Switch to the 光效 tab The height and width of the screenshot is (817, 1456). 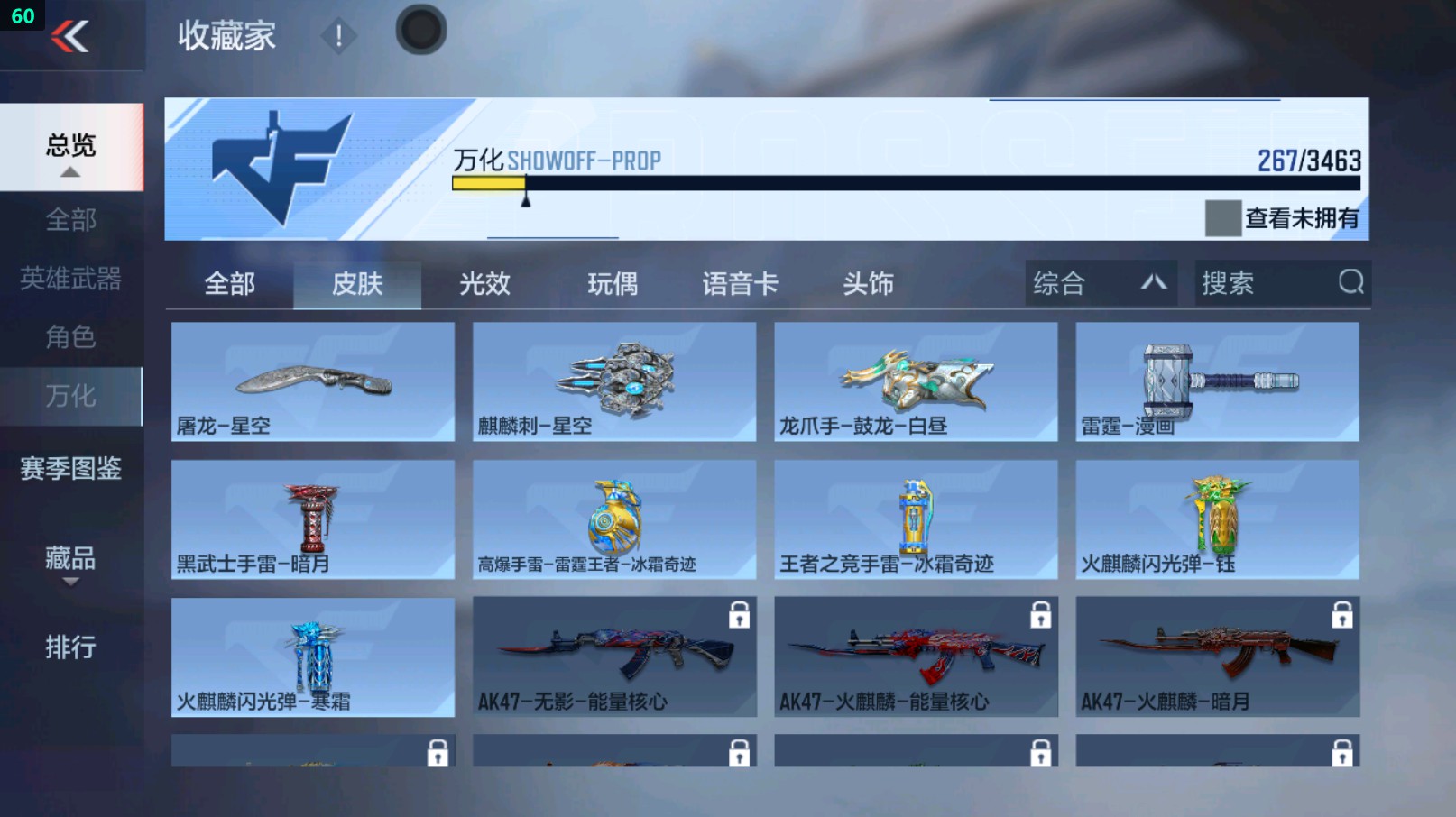click(x=485, y=283)
